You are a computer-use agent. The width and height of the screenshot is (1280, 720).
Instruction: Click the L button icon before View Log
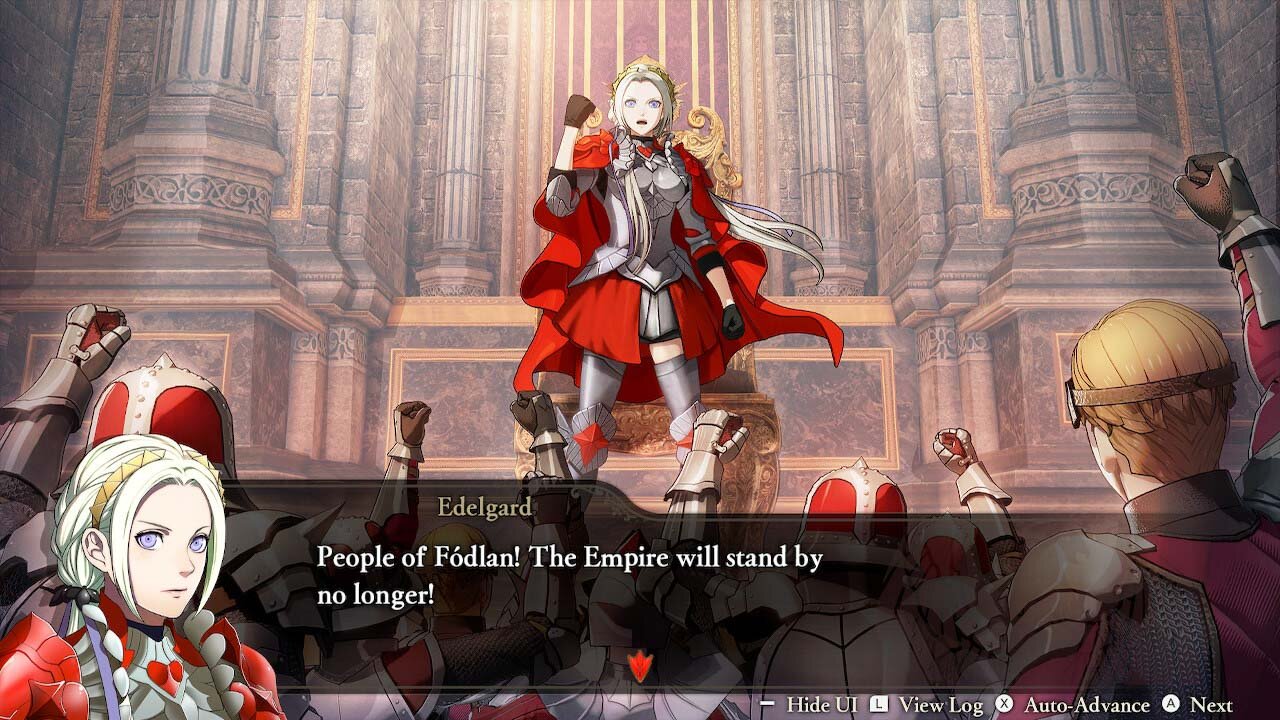coord(879,701)
